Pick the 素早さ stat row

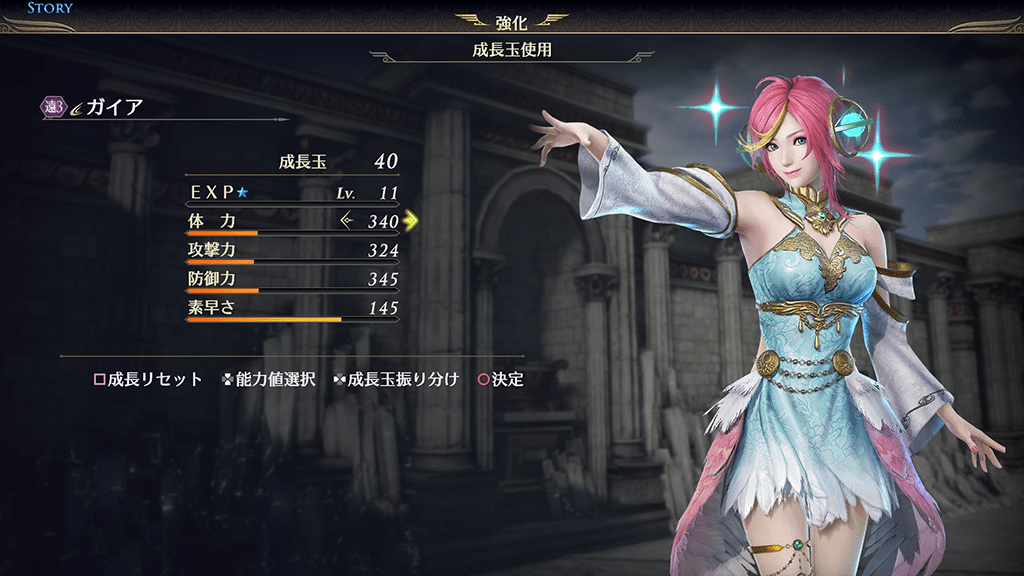click(292, 308)
